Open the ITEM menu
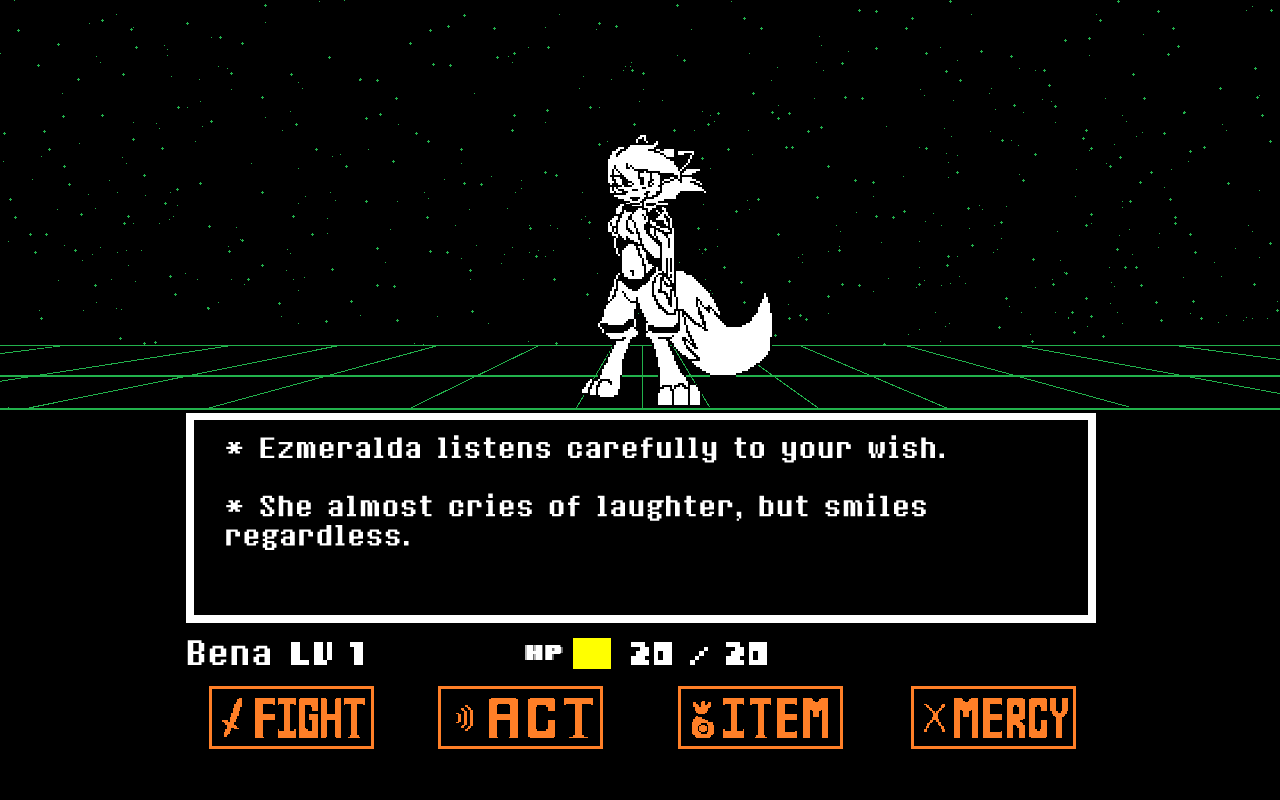This screenshot has height=800, width=1280. point(760,717)
